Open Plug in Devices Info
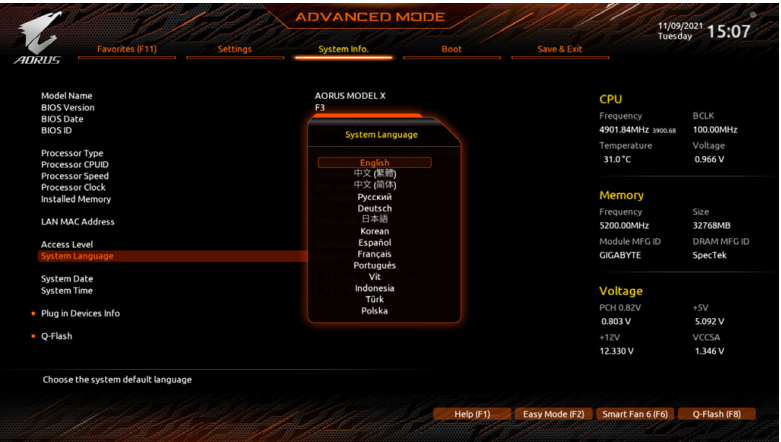Image resolution: width=781 pixels, height=442 pixels. pos(80,314)
